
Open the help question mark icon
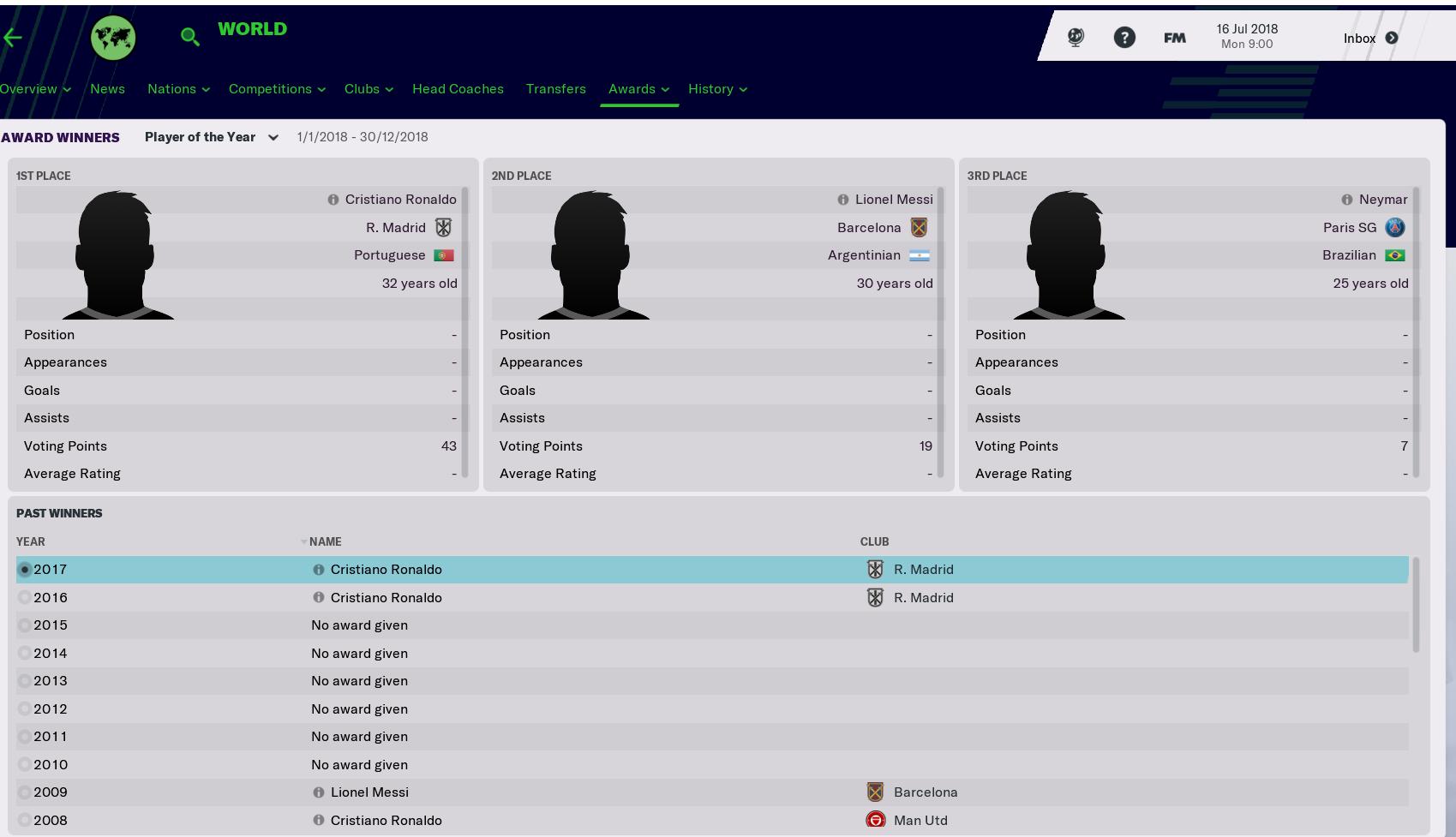click(x=1123, y=38)
